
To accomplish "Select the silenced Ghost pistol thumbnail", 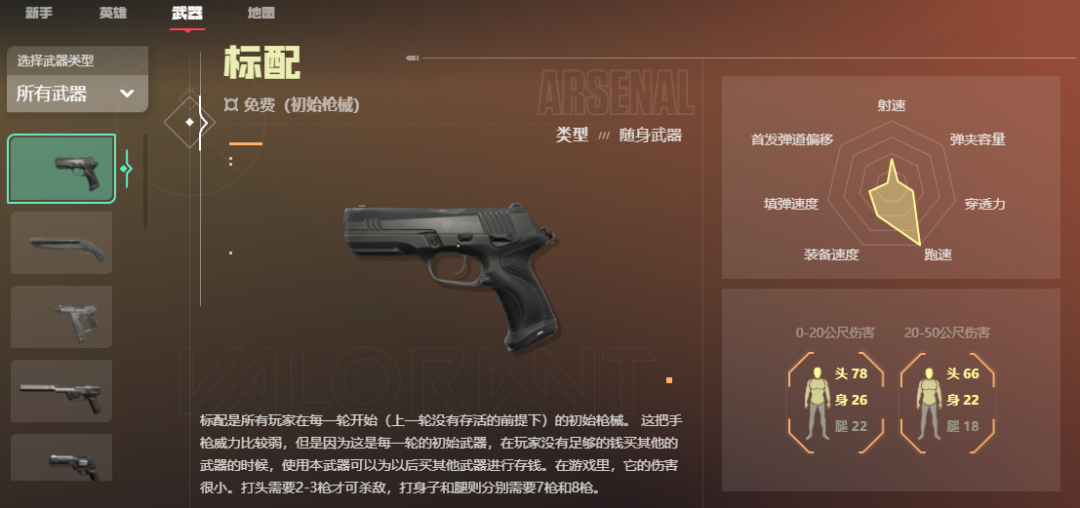I will click(x=62, y=390).
